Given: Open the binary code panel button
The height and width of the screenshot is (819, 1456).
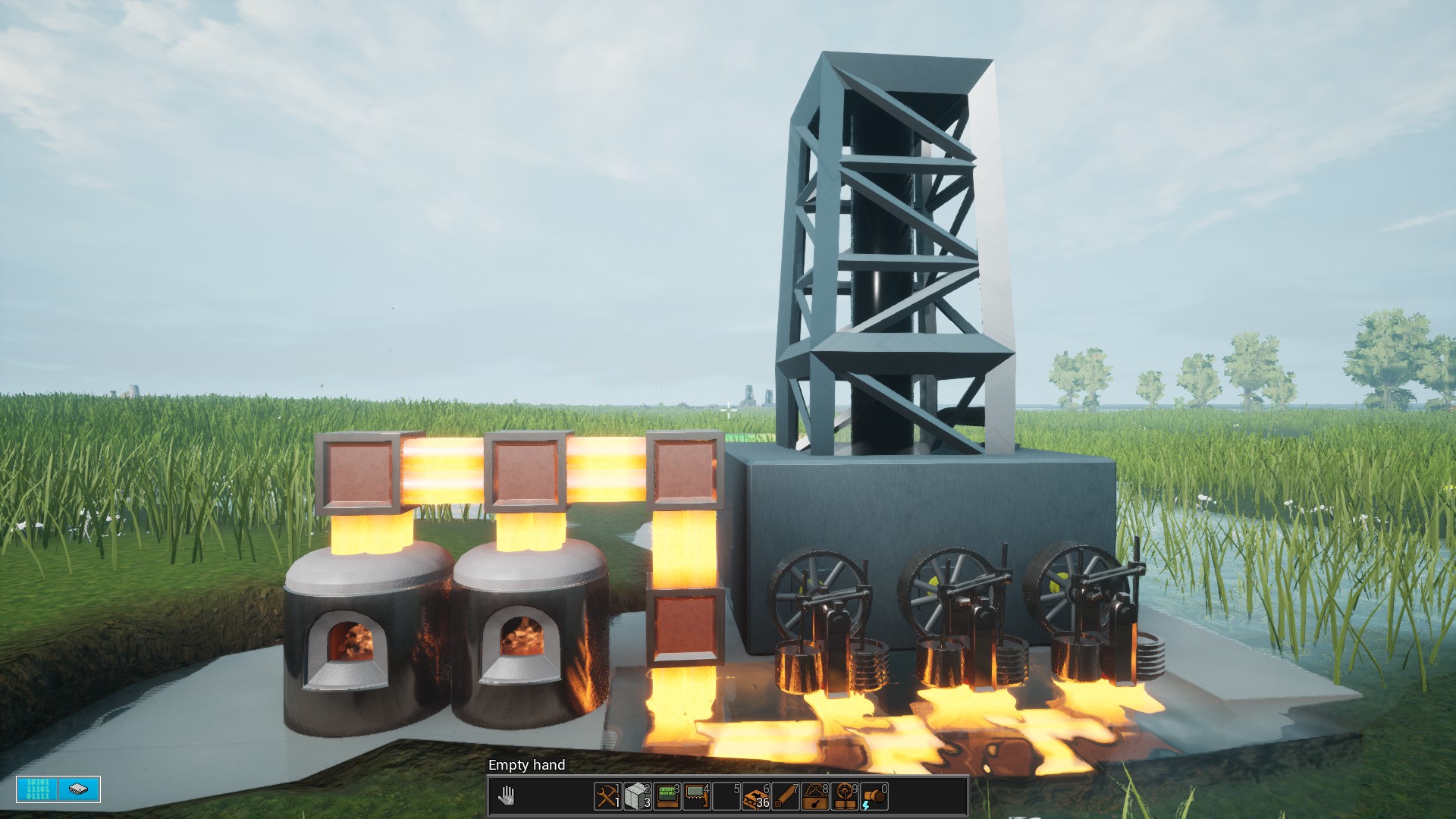Looking at the screenshot, I should click(37, 789).
